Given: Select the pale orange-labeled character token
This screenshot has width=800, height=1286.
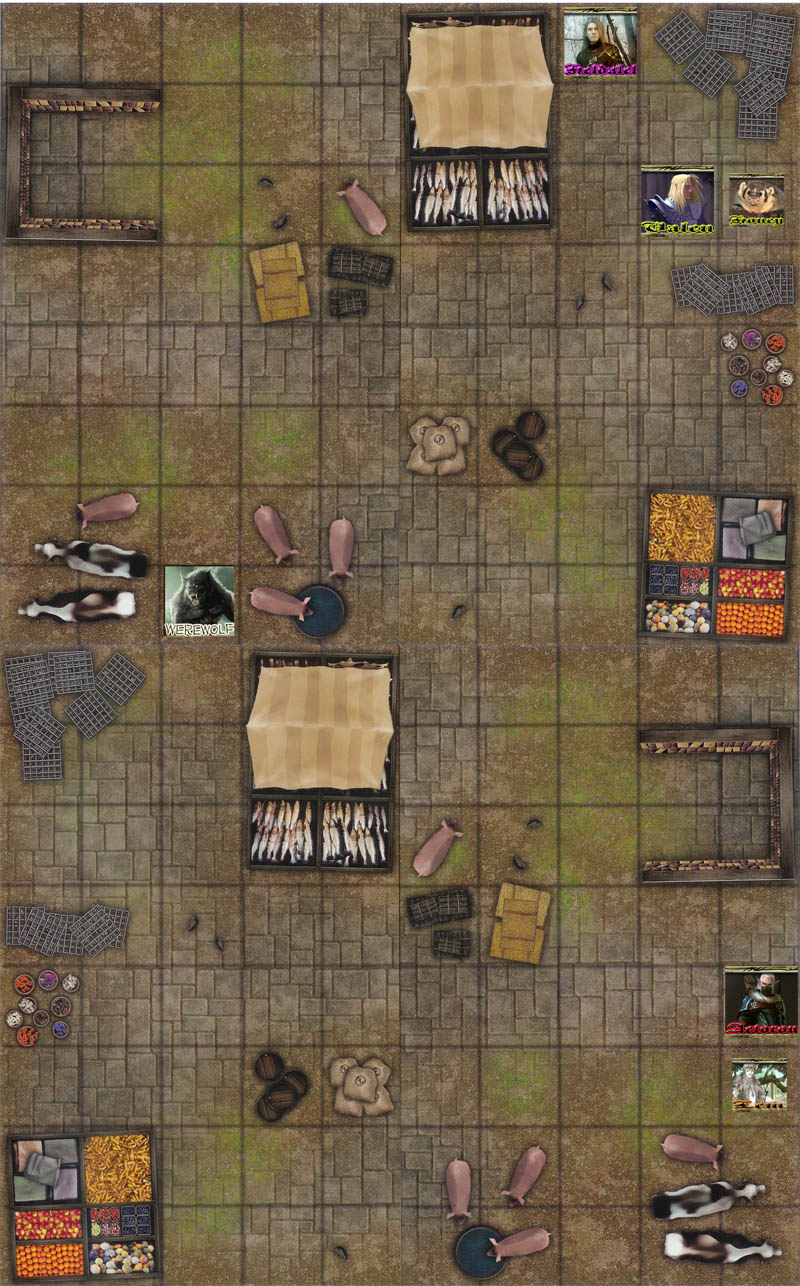Looking at the screenshot, I should pos(758,1085).
